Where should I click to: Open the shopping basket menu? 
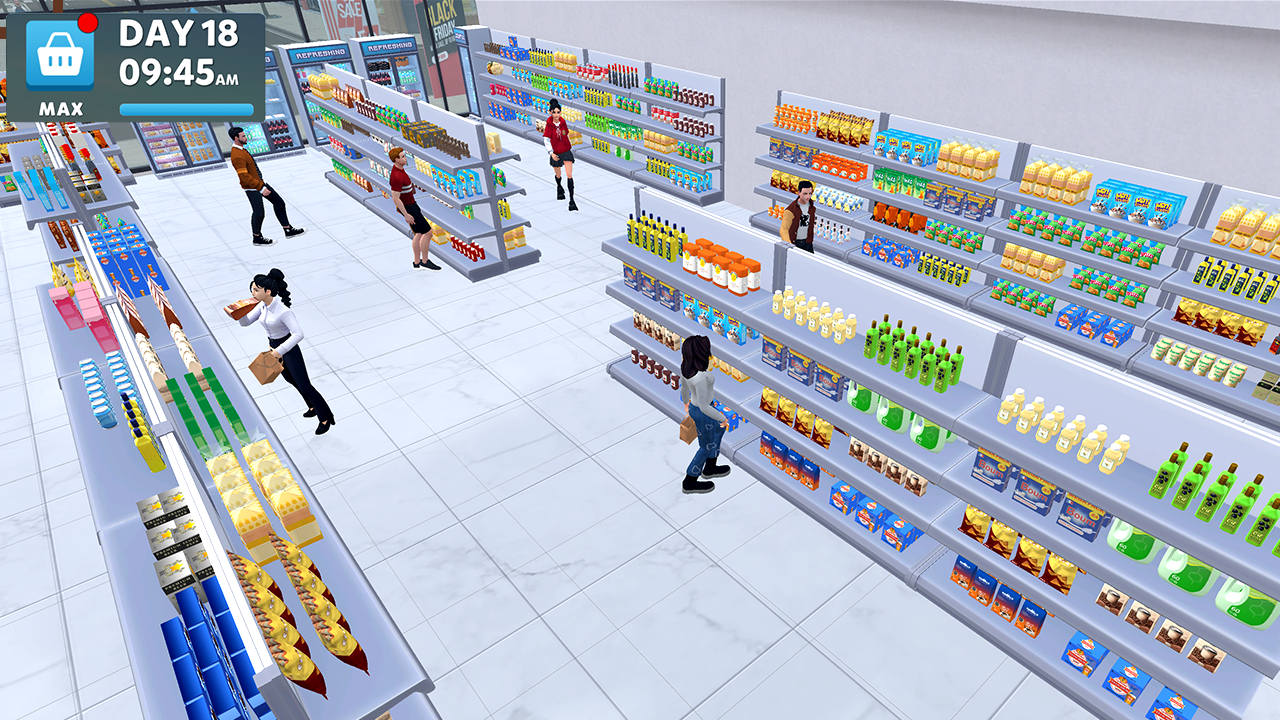pyautogui.click(x=62, y=55)
